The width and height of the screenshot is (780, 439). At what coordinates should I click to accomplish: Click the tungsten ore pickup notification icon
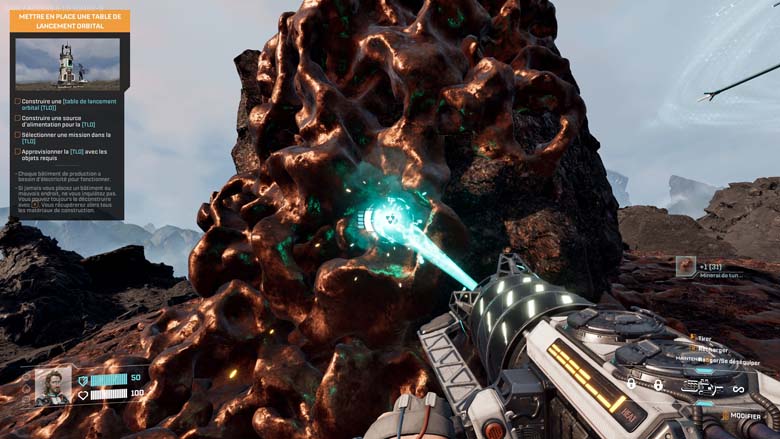coord(685,266)
